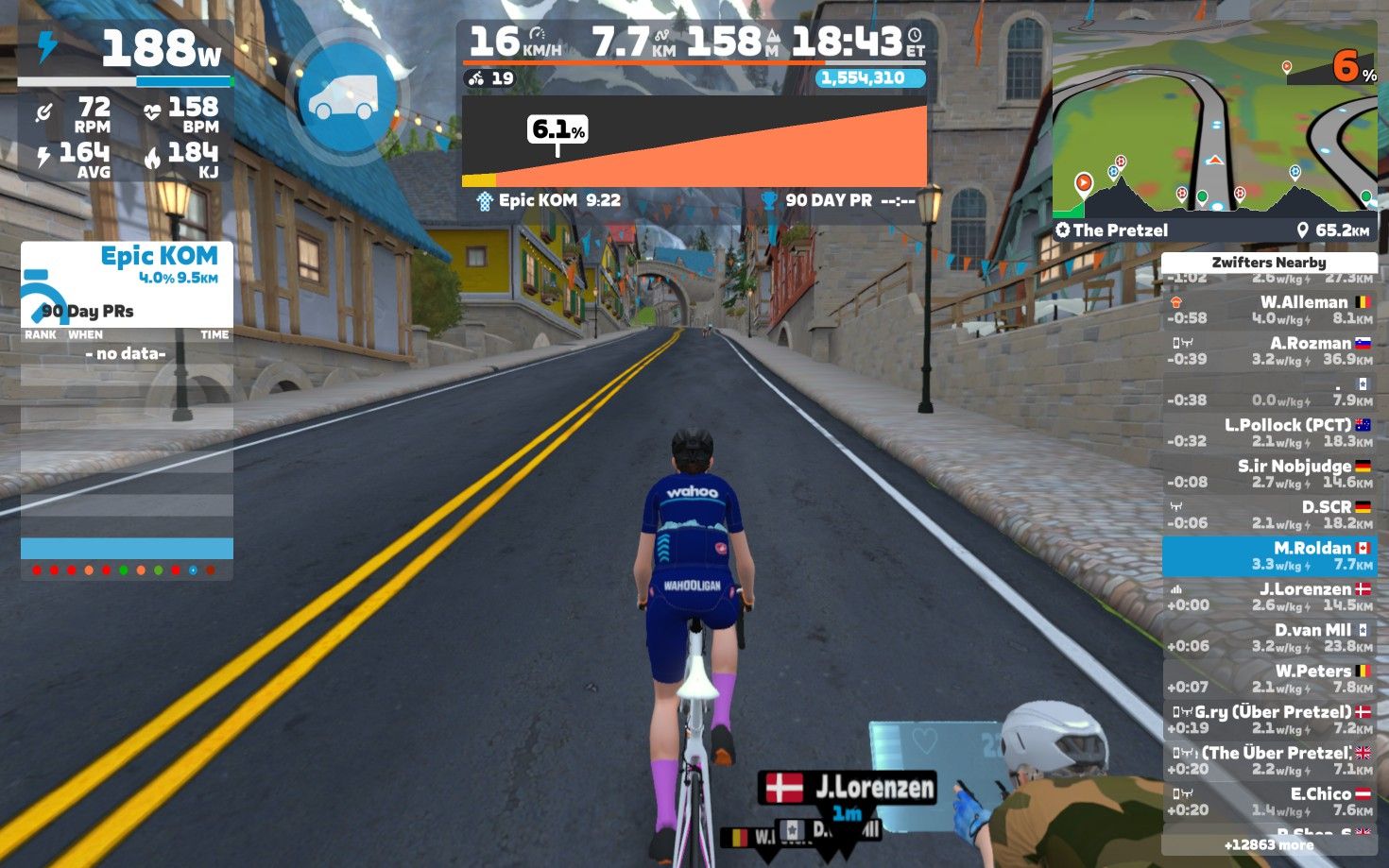Click the J.Lorenzen rider name tag
Screen dimensions: 1389x868
pyautogui.click(x=849, y=787)
